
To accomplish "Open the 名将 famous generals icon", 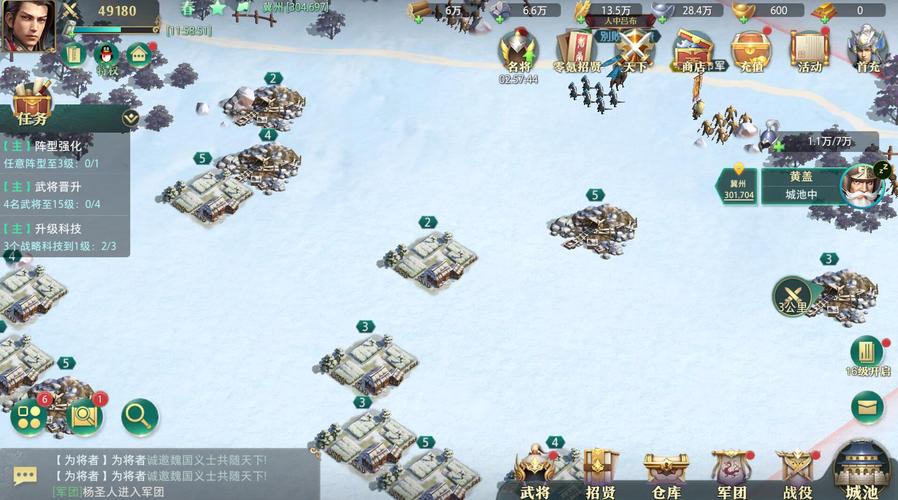I will [518, 50].
